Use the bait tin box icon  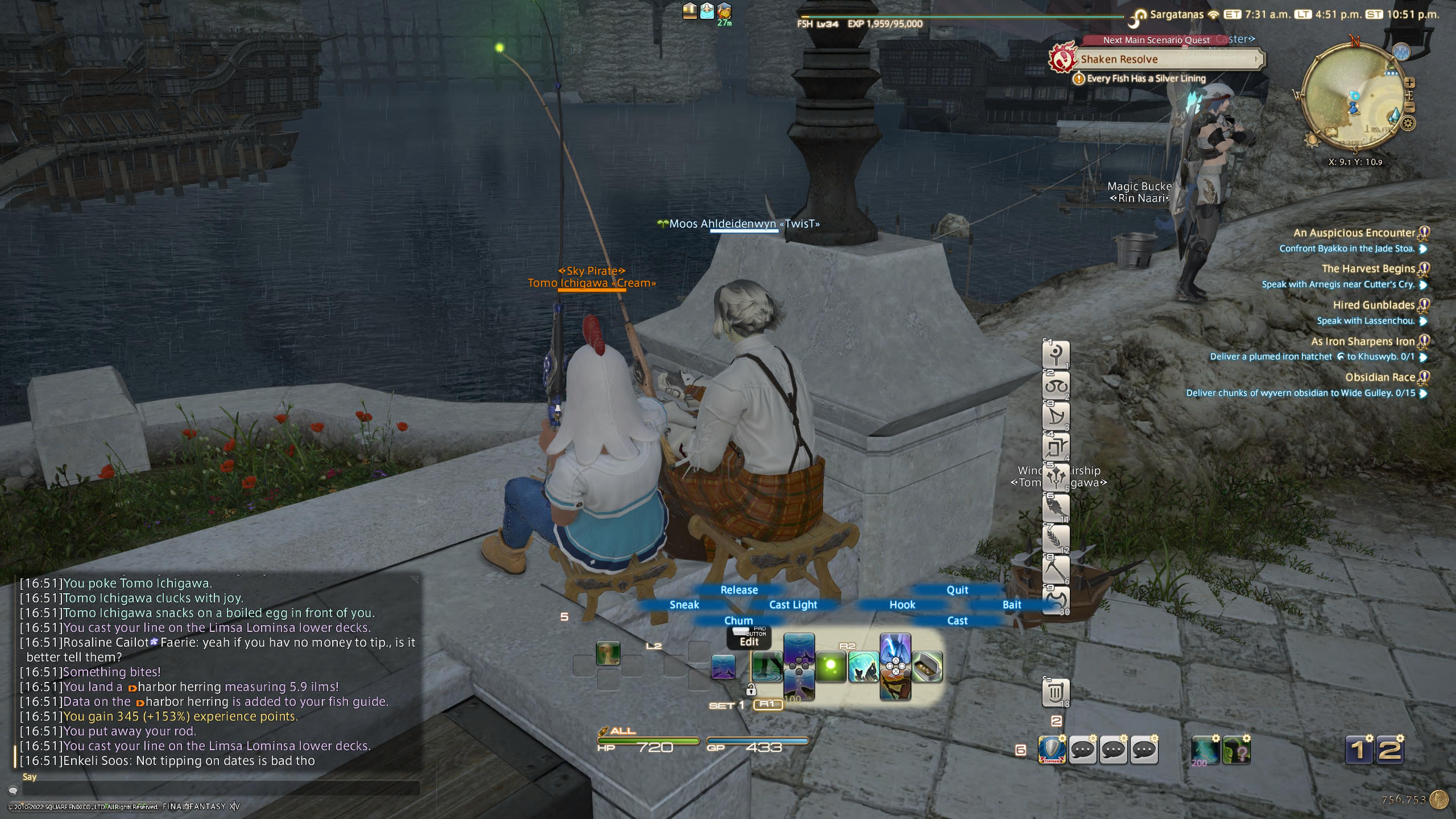click(927, 667)
